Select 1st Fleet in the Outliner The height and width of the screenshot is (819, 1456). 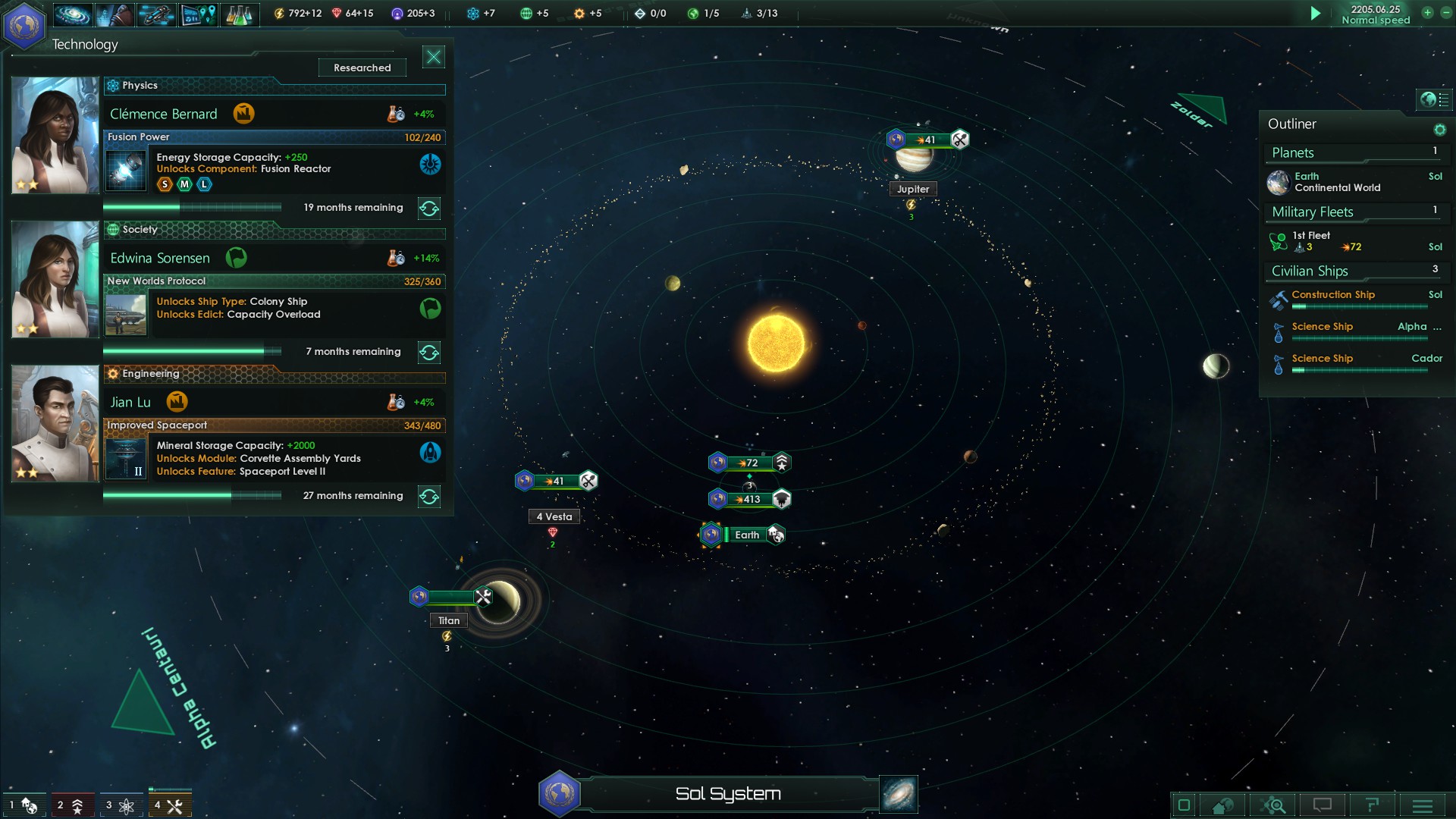(1327, 241)
